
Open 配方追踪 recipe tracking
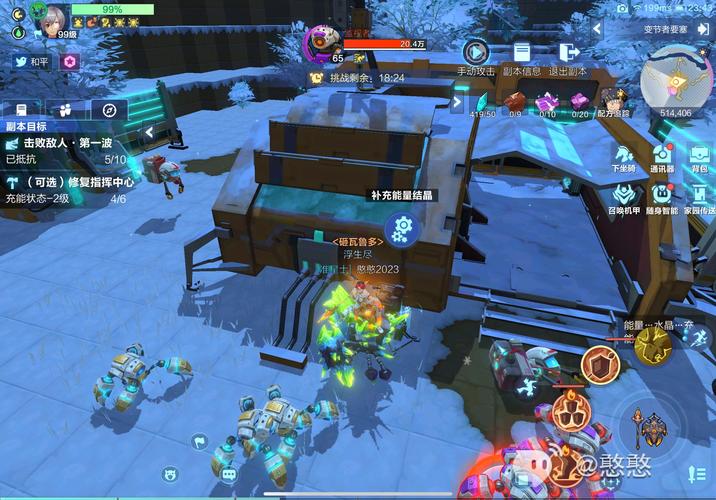(x=614, y=101)
